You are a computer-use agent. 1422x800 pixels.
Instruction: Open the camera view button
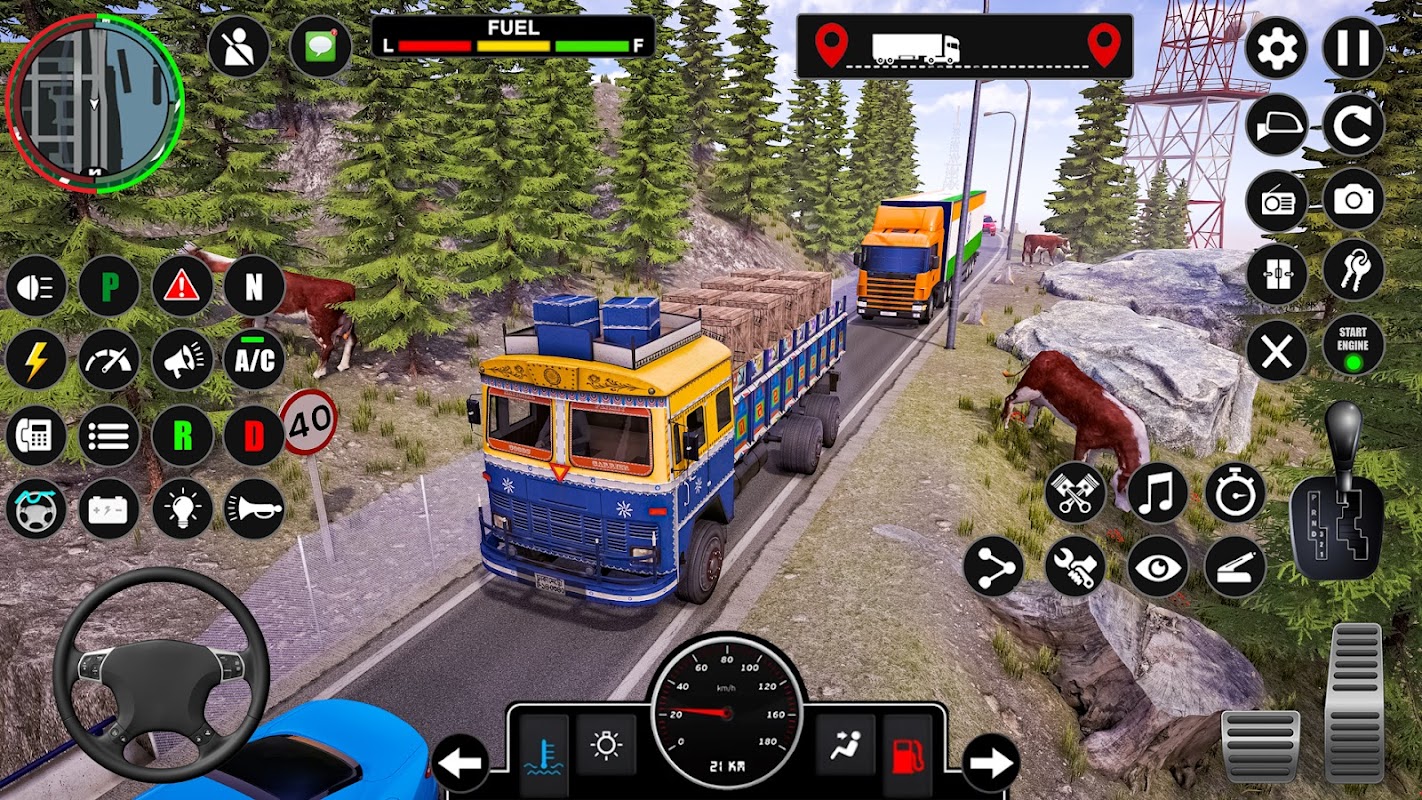1353,199
